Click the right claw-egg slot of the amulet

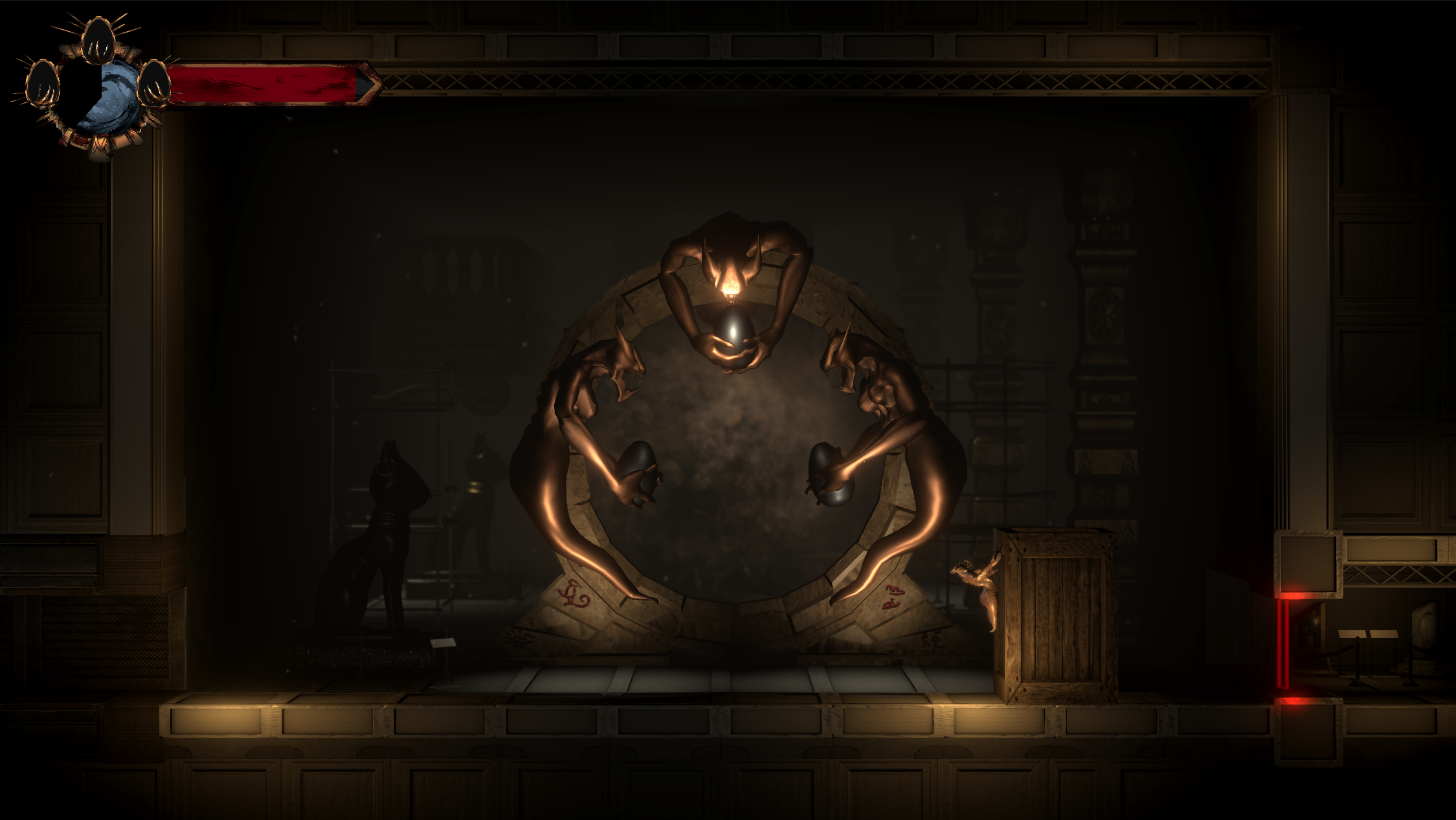(x=154, y=84)
